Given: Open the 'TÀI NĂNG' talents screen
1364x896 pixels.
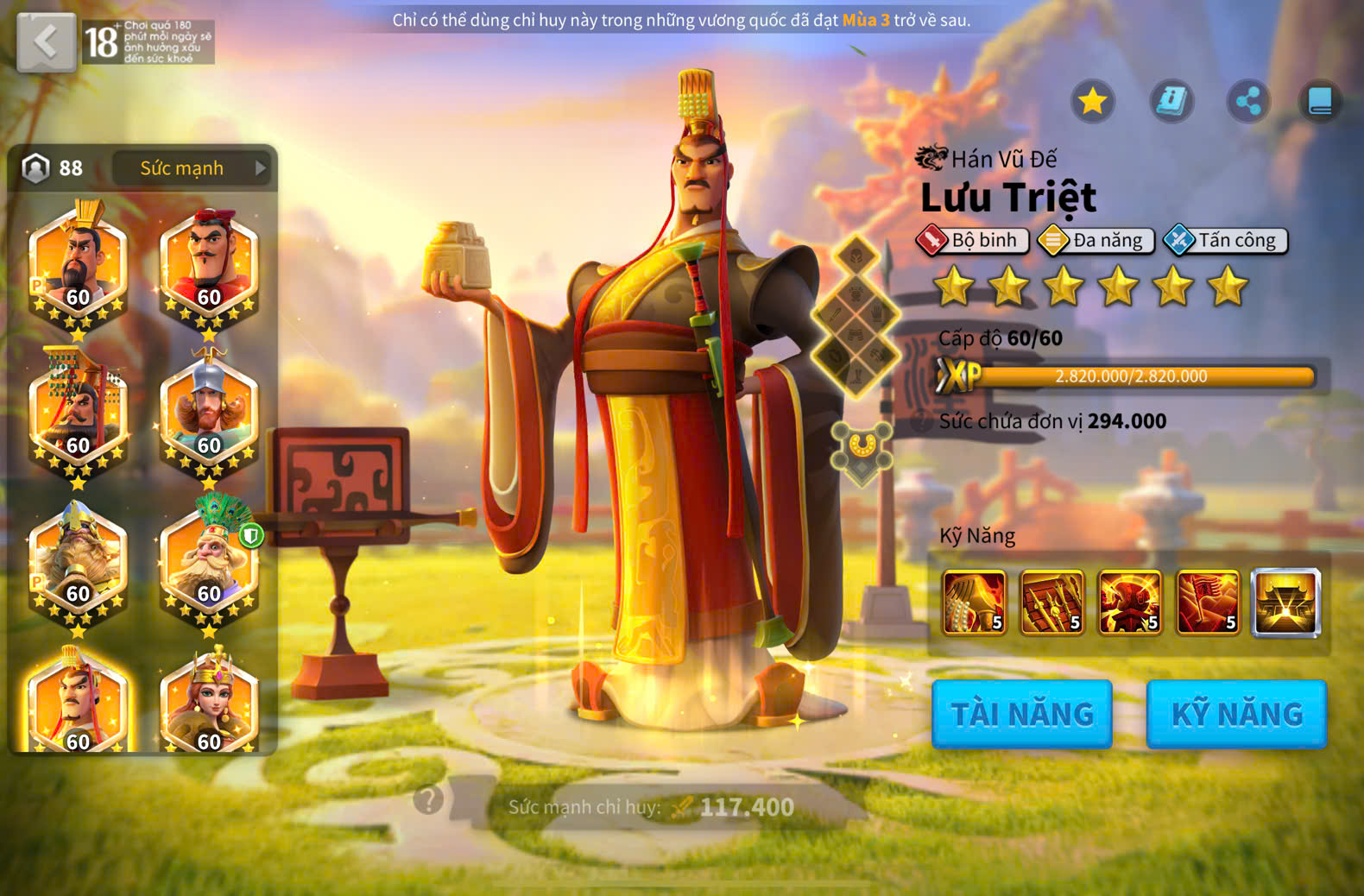Looking at the screenshot, I should [x=1022, y=714].
